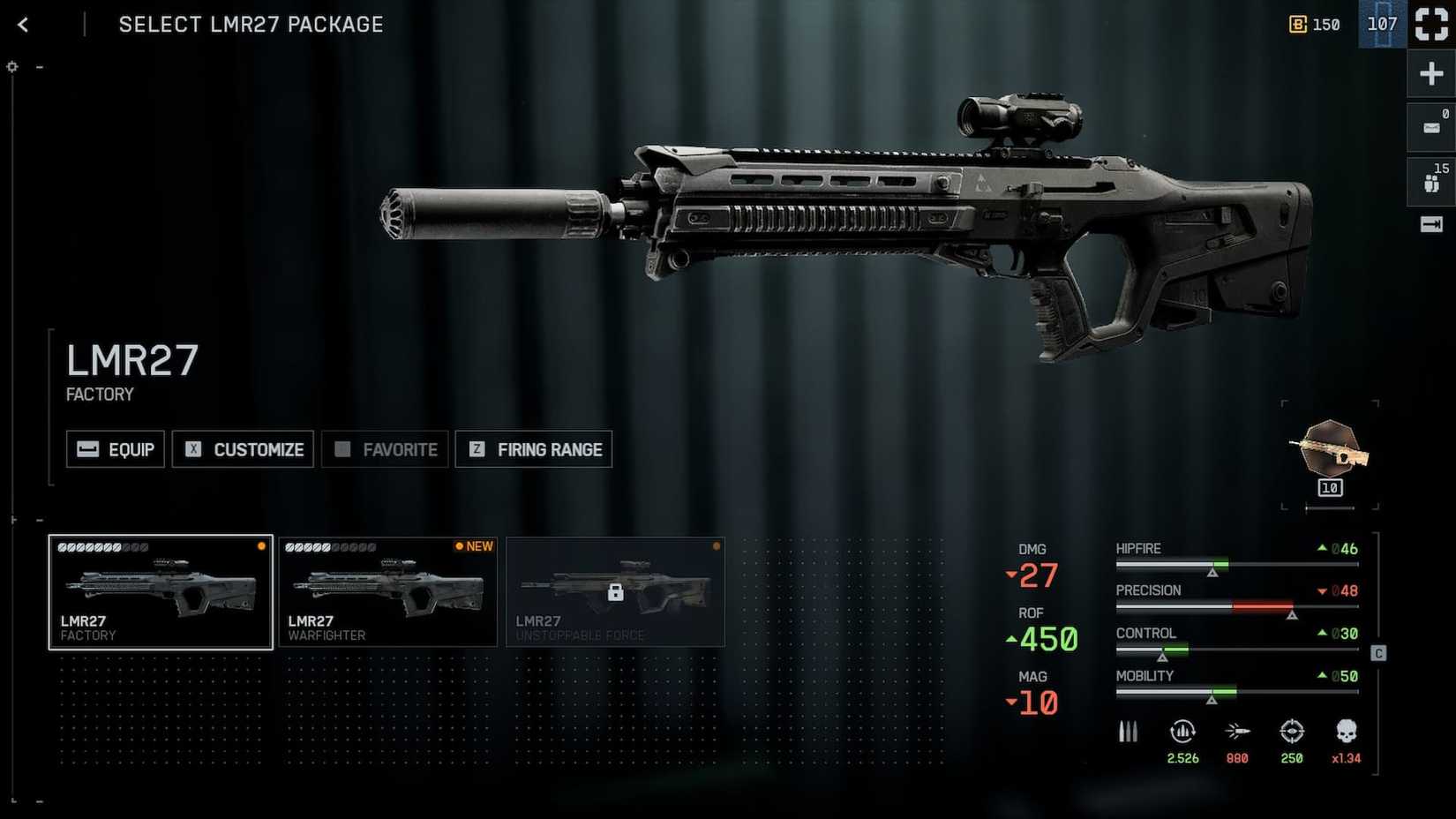Equip the LMR27 Factory package

[x=116, y=449]
